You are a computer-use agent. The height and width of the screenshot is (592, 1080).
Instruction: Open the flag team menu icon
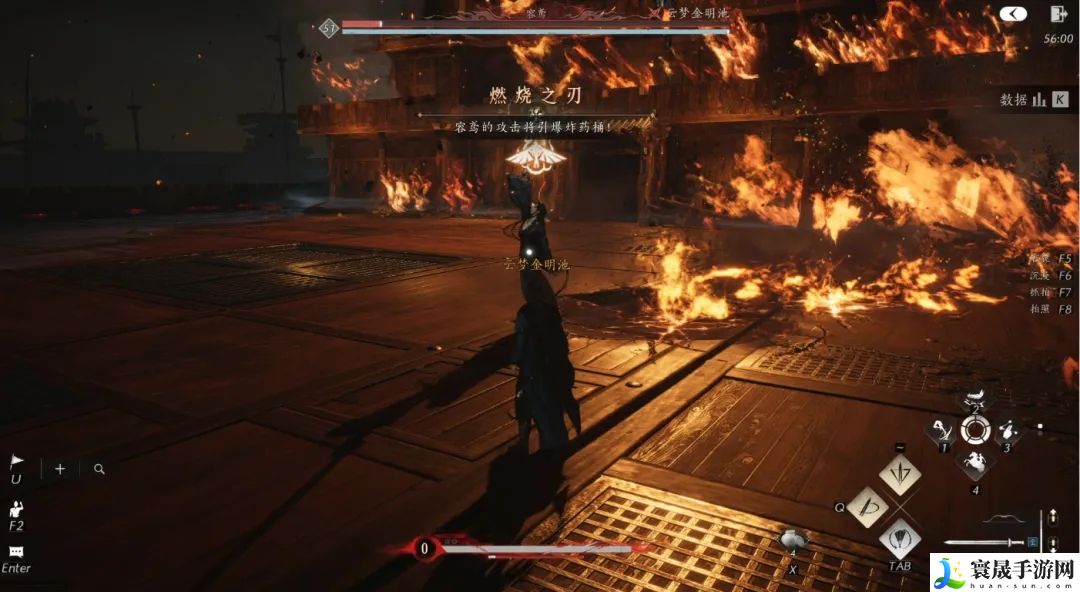(x=16, y=462)
